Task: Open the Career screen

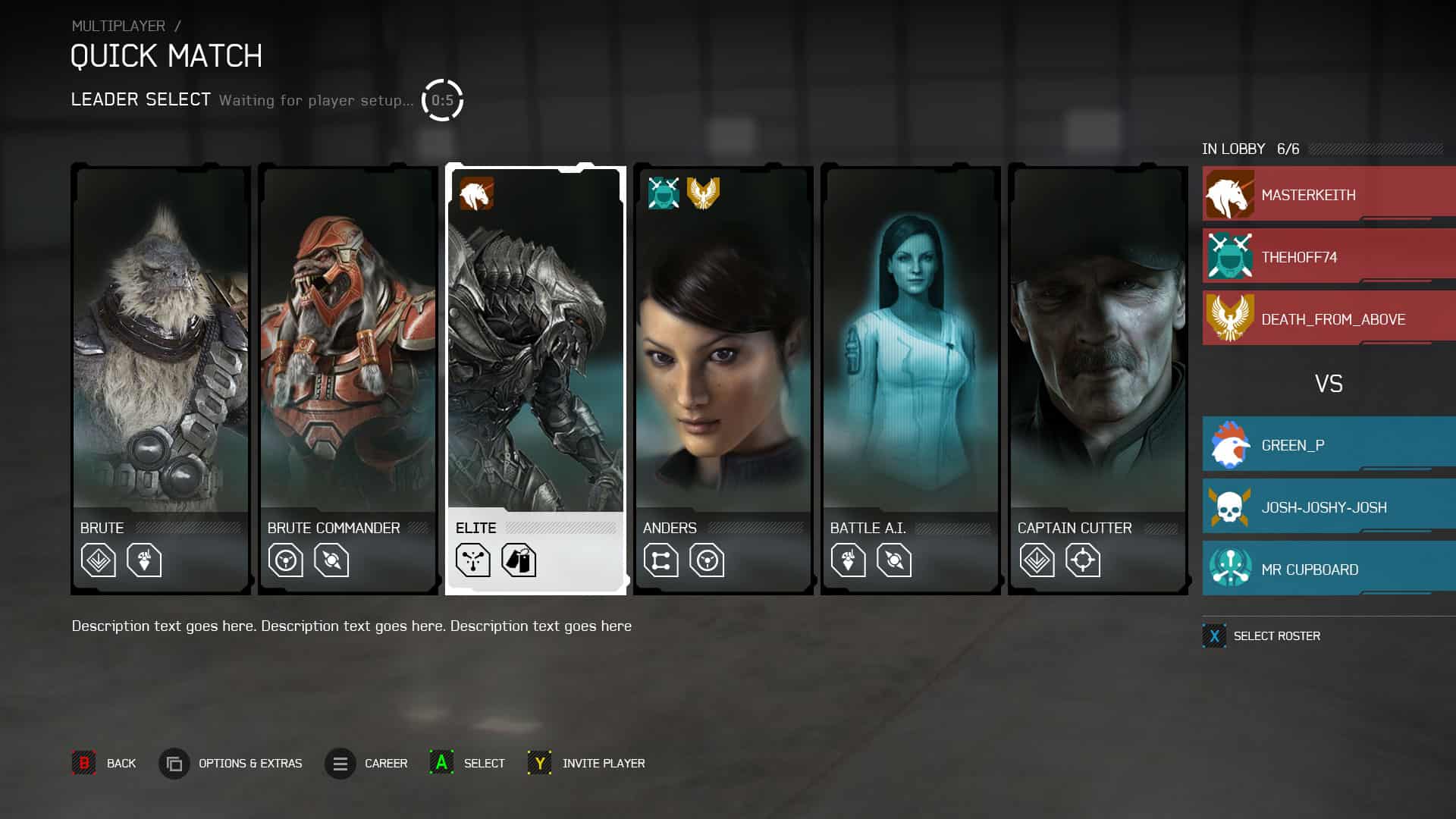Action: (x=339, y=764)
